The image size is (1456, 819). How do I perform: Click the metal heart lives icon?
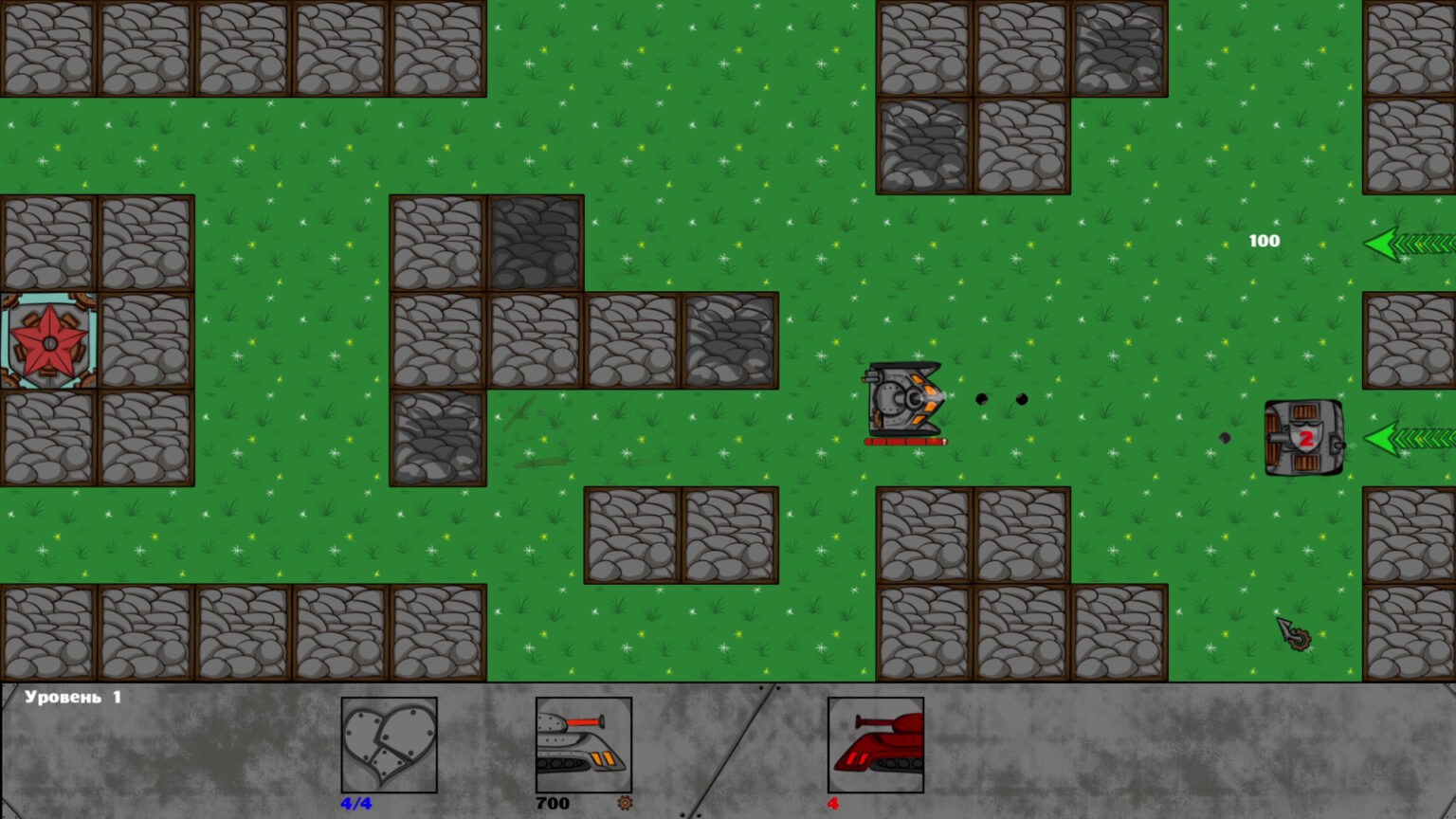[389, 745]
